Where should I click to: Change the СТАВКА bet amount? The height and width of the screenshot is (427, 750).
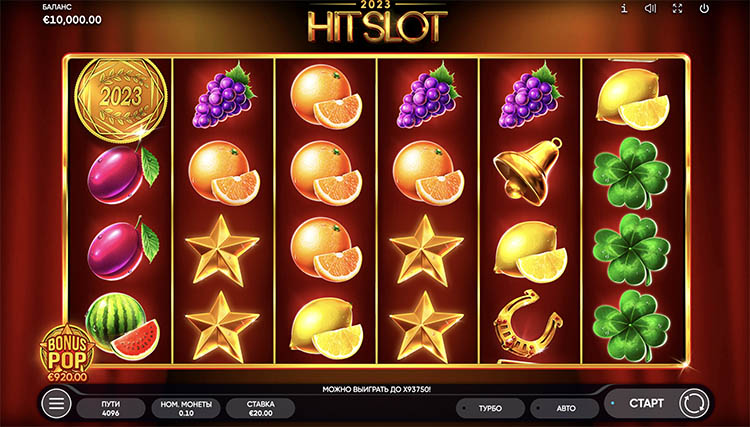click(260, 407)
